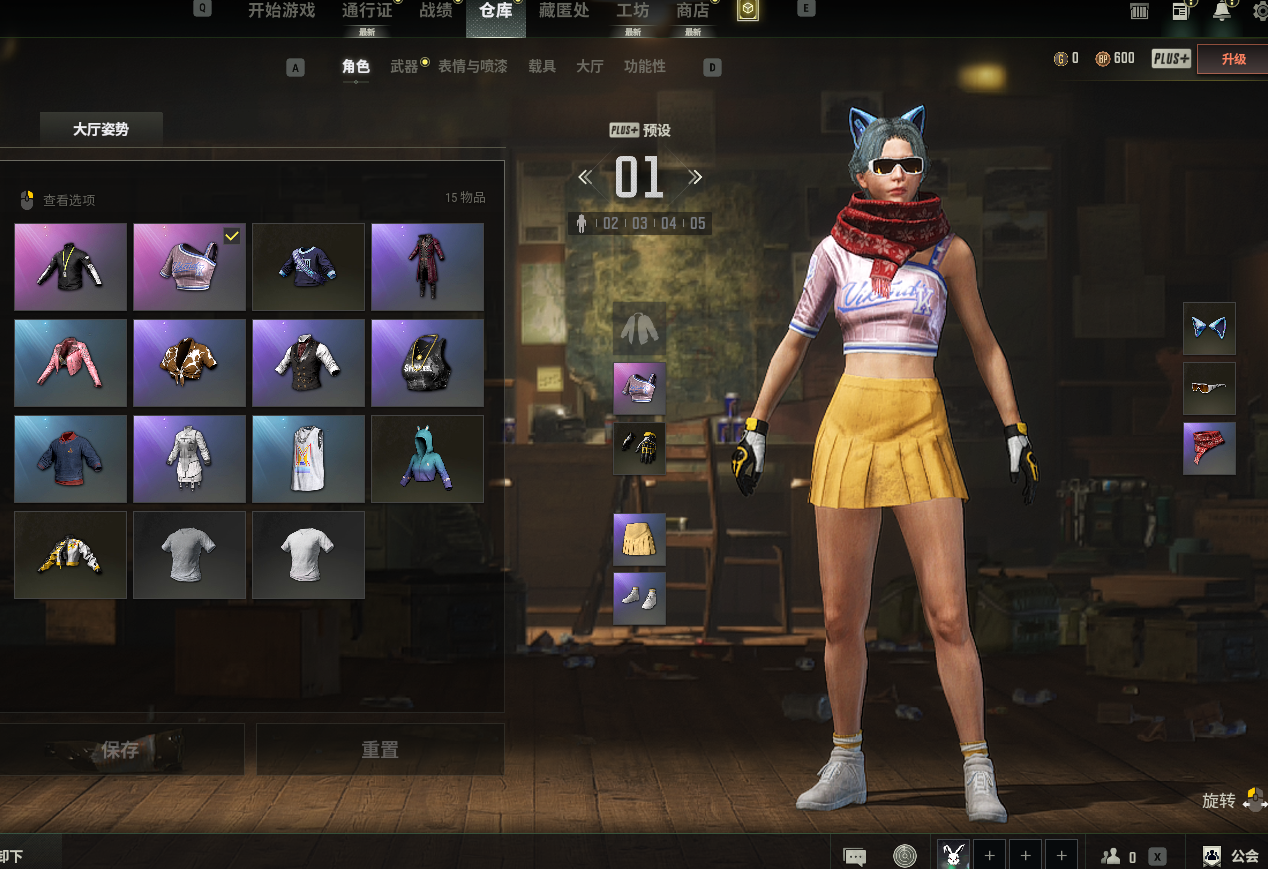Select the blue cat ears headgear slot
Viewport: 1268px width, 869px height.
point(1209,329)
